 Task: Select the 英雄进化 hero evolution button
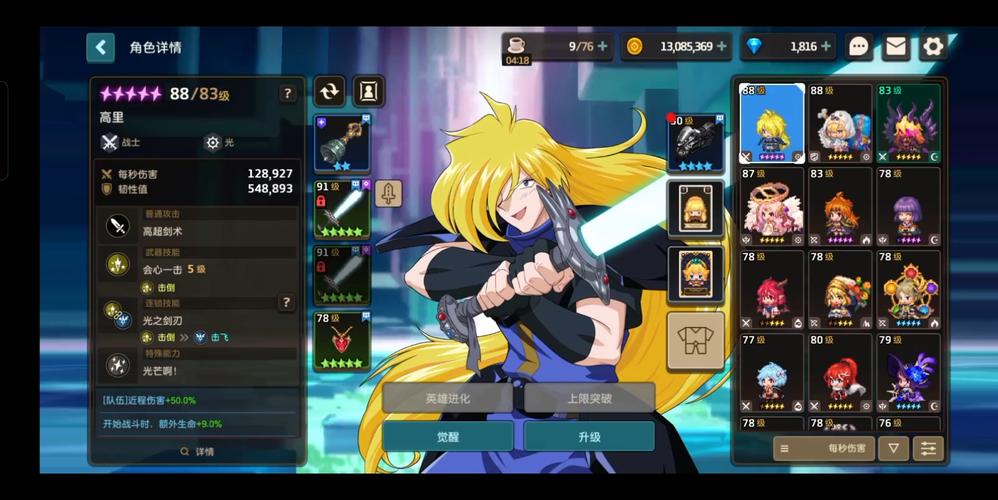coord(447,398)
